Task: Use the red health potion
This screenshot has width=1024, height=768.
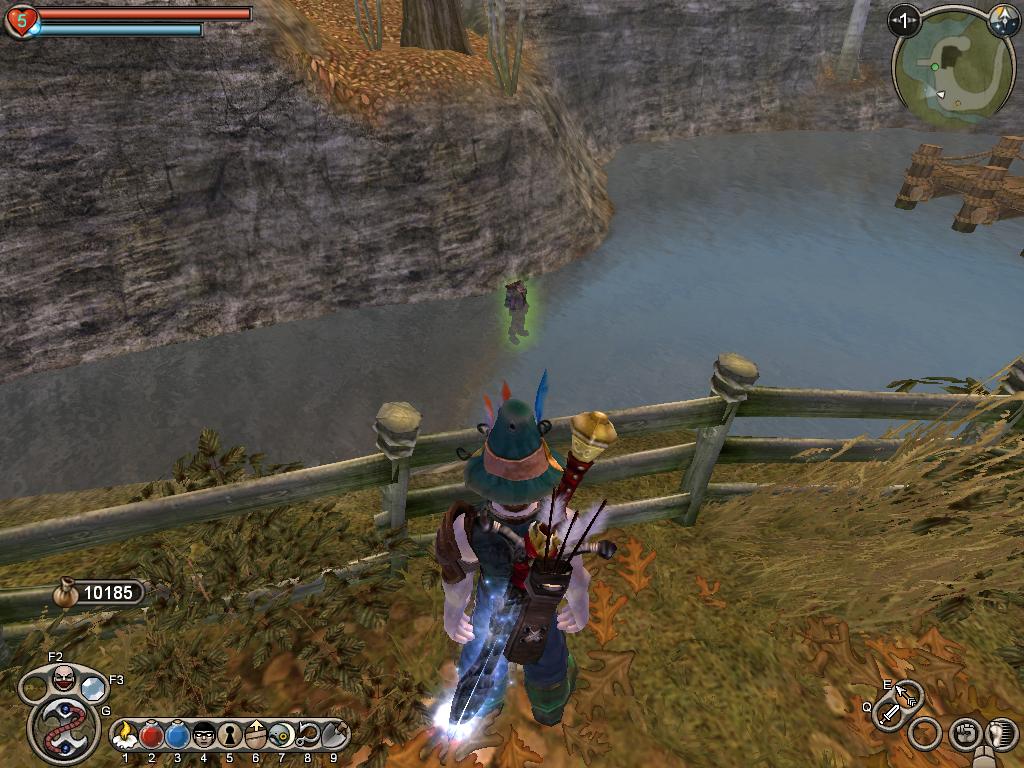Action: point(151,736)
